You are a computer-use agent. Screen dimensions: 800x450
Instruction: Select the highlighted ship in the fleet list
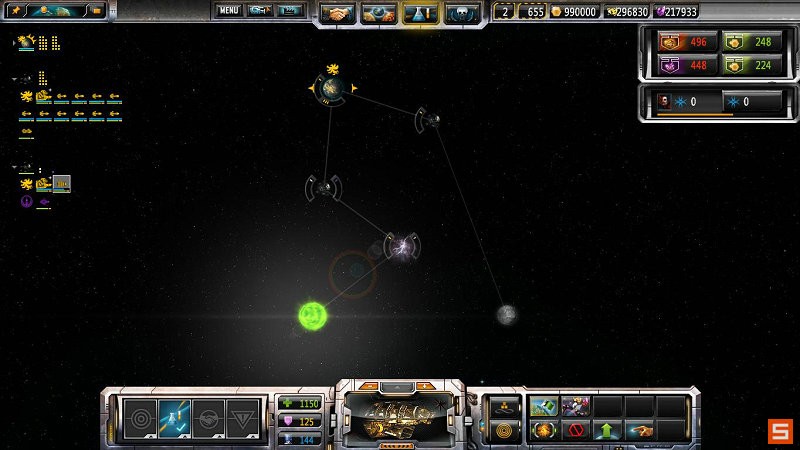coord(61,184)
